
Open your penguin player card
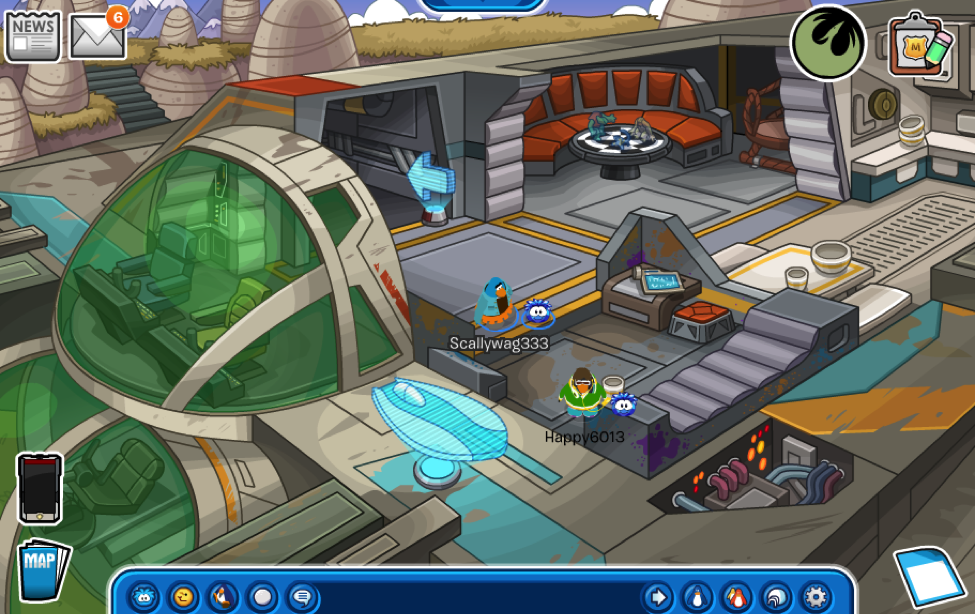coord(697,597)
